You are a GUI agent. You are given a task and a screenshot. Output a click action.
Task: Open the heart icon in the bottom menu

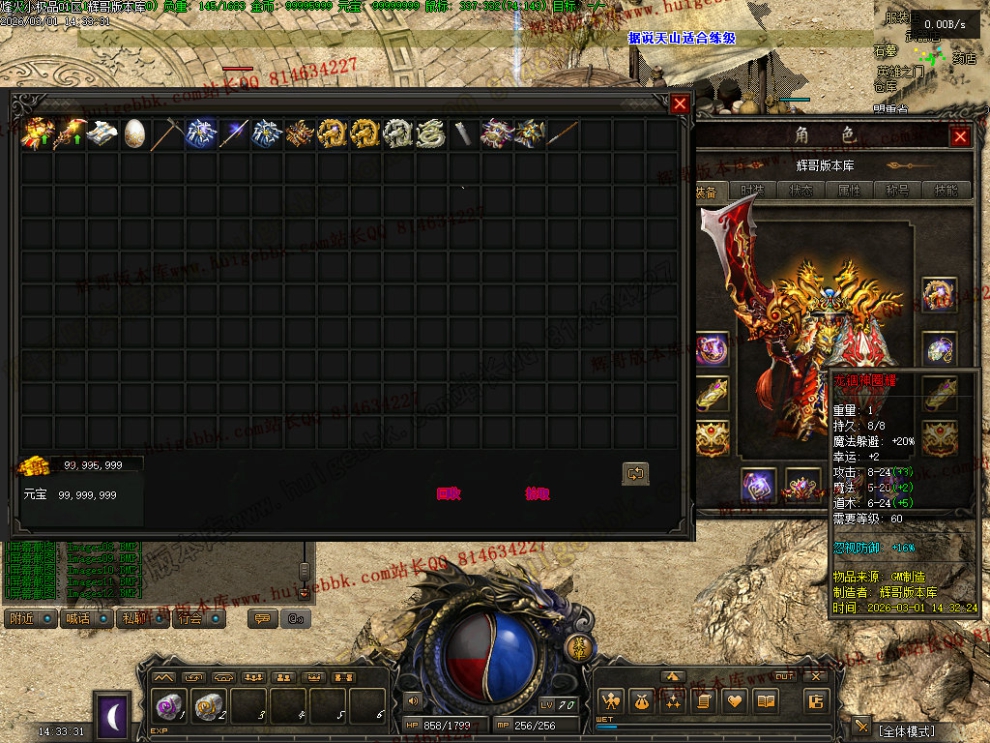[733, 701]
